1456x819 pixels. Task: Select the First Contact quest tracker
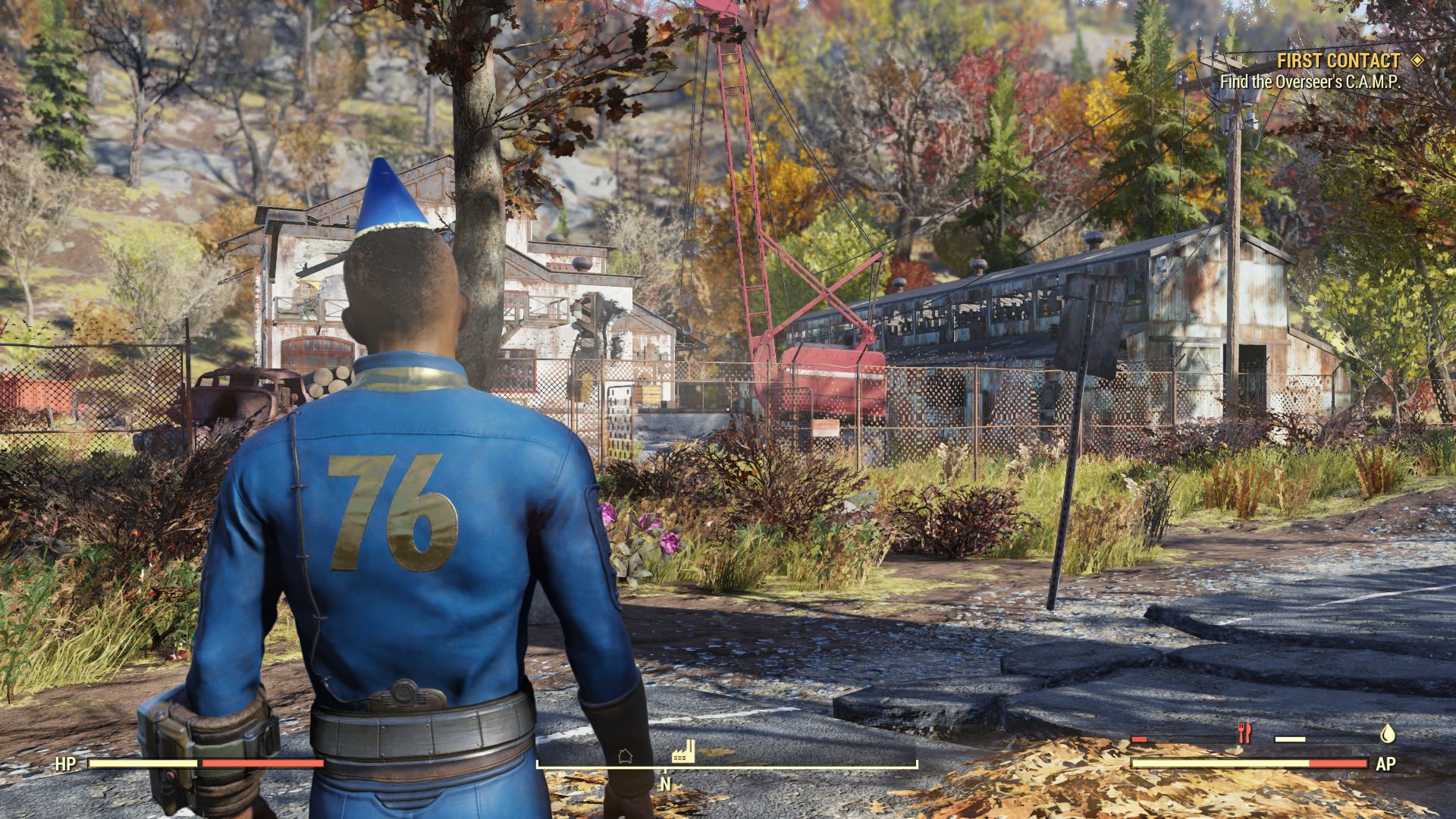coord(1338,61)
